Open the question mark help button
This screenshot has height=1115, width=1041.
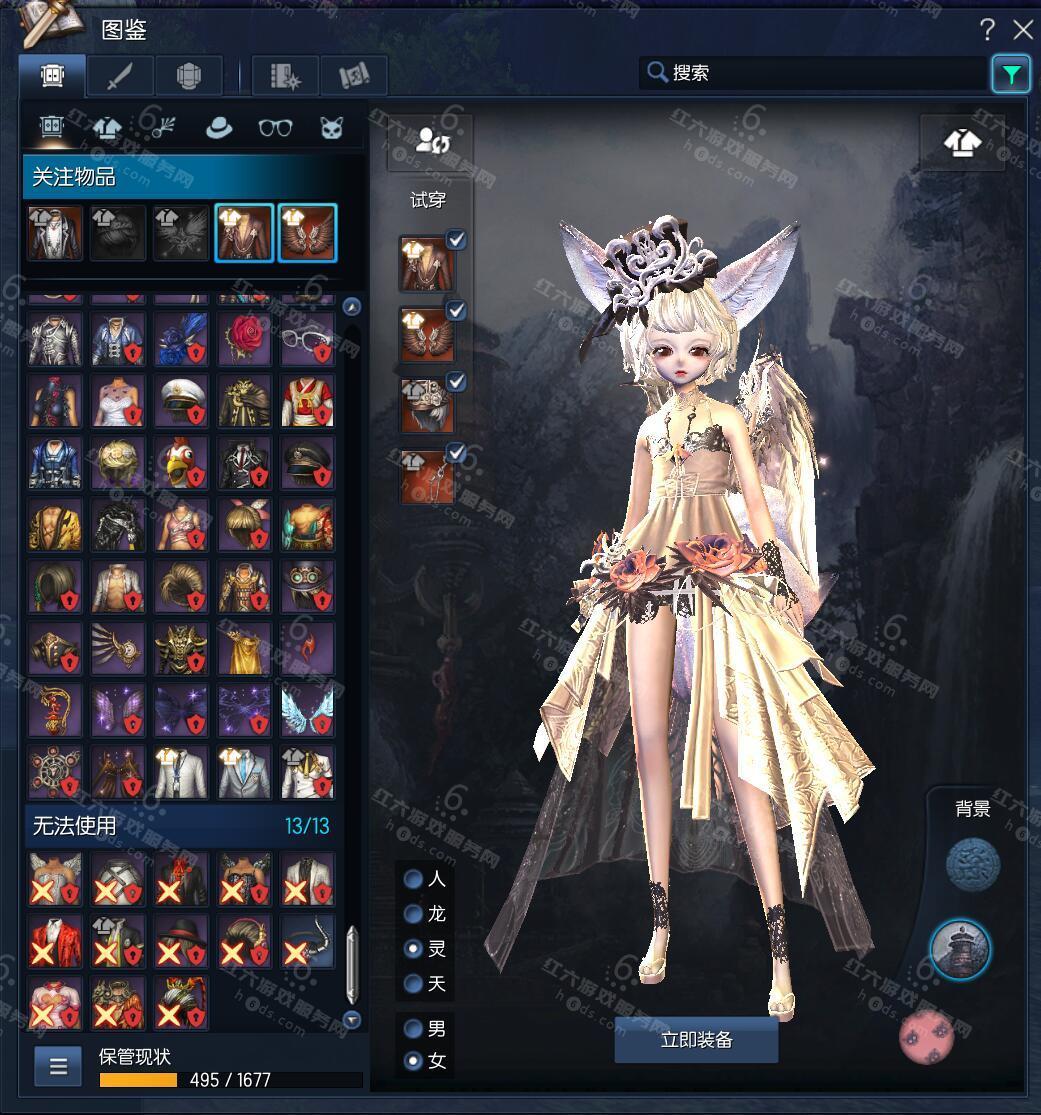987,30
